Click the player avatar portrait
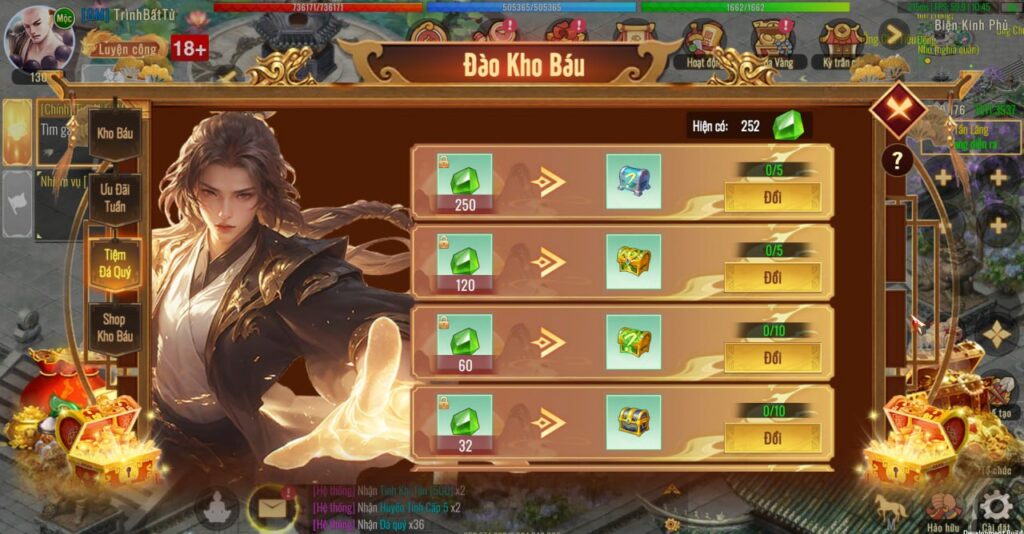Image resolution: width=1024 pixels, height=534 pixels. point(40,38)
